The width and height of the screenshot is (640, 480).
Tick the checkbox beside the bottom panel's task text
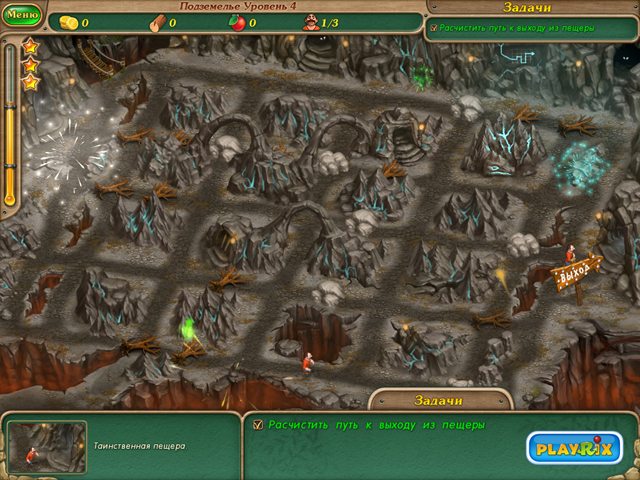[x=258, y=424]
